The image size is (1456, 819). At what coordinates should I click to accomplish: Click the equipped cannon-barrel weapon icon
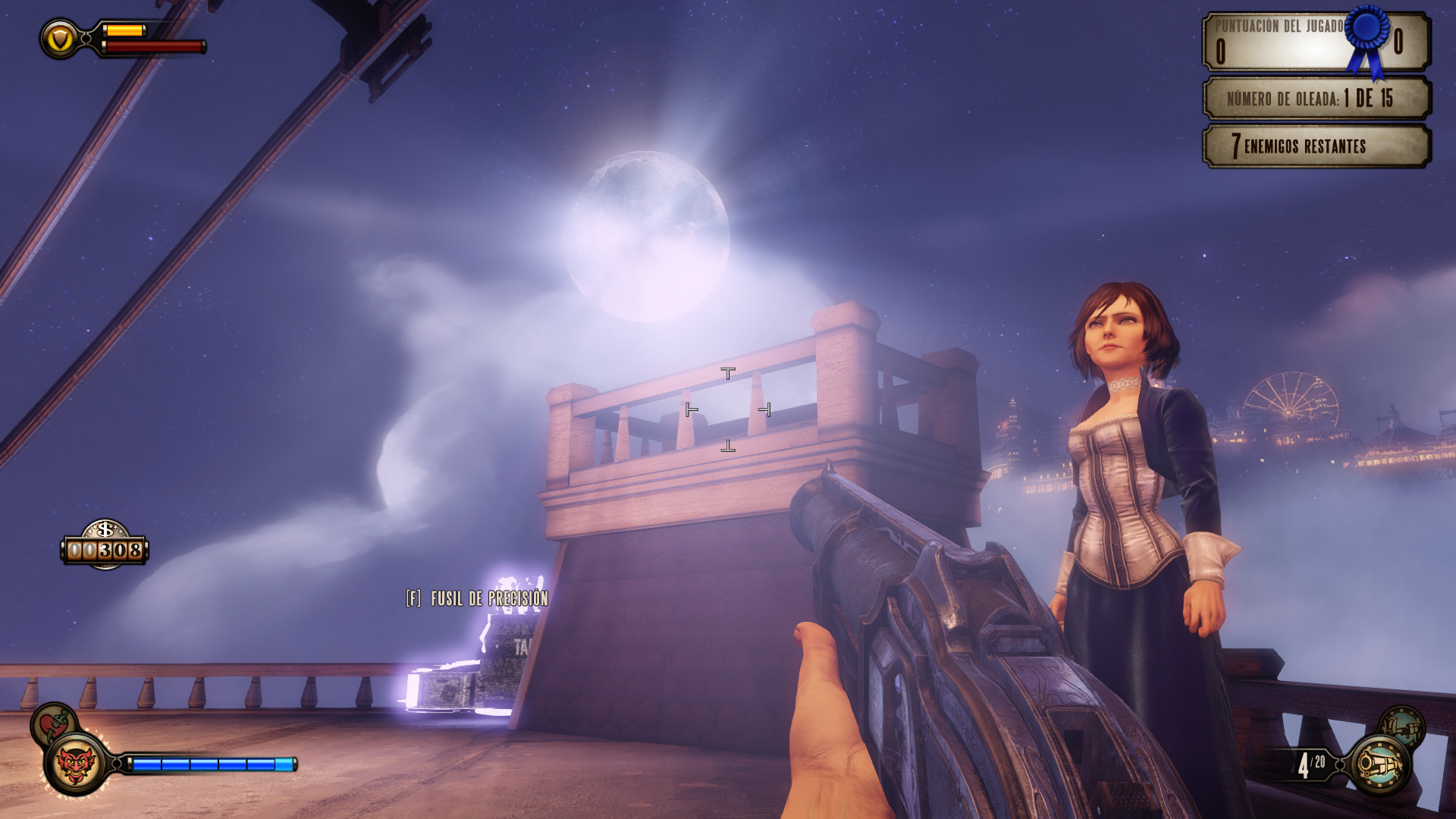pos(1380,765)
